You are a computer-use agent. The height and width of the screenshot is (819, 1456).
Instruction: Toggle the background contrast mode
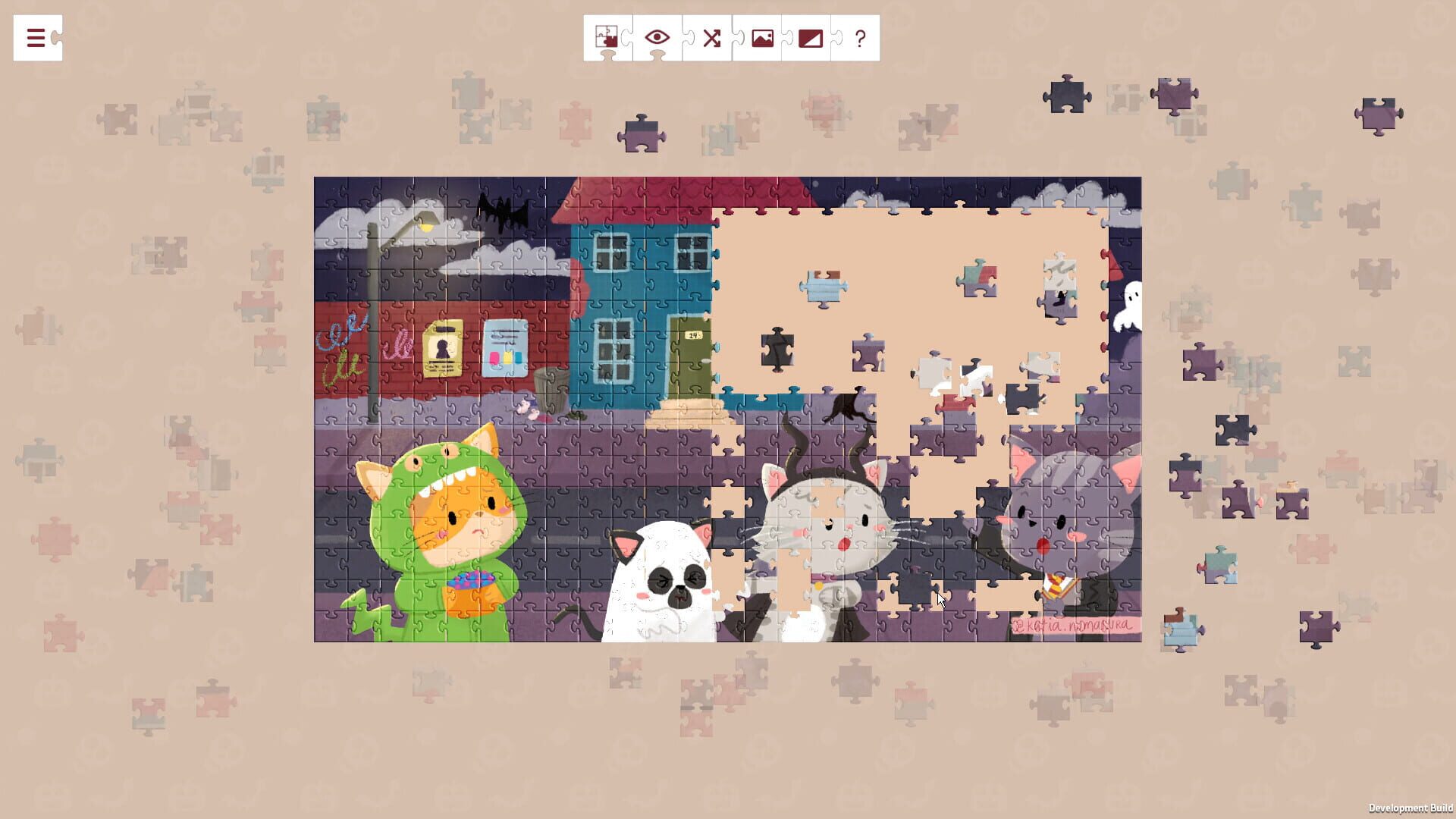coord(810,37)
